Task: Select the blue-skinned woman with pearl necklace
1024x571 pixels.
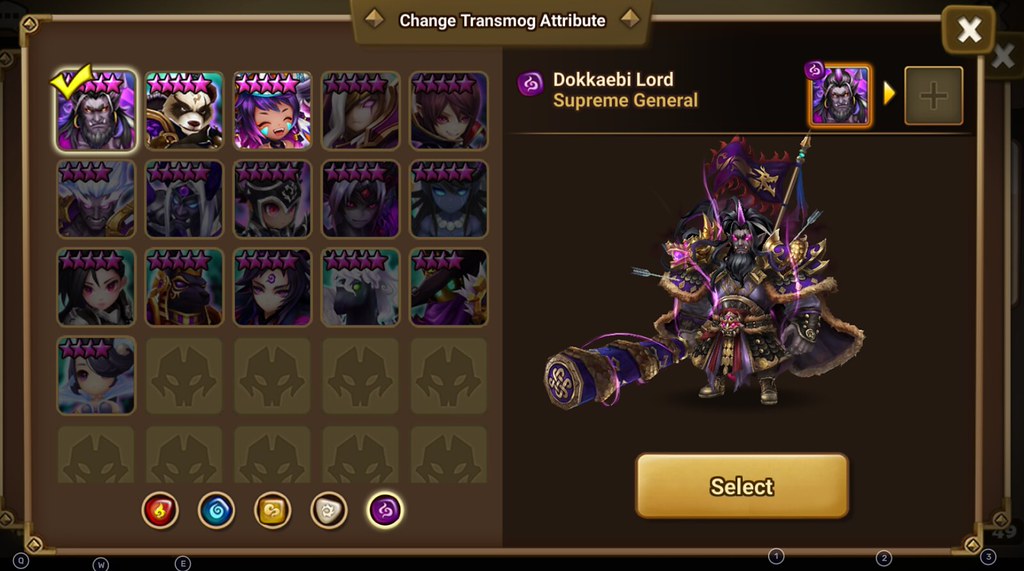Action: [x=448, y=200]
